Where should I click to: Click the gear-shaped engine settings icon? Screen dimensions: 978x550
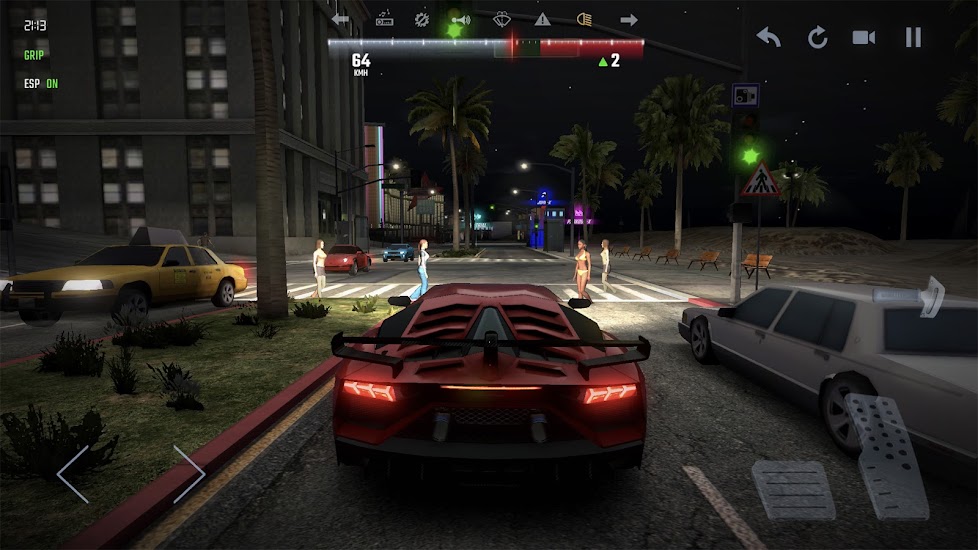(422, 19)
